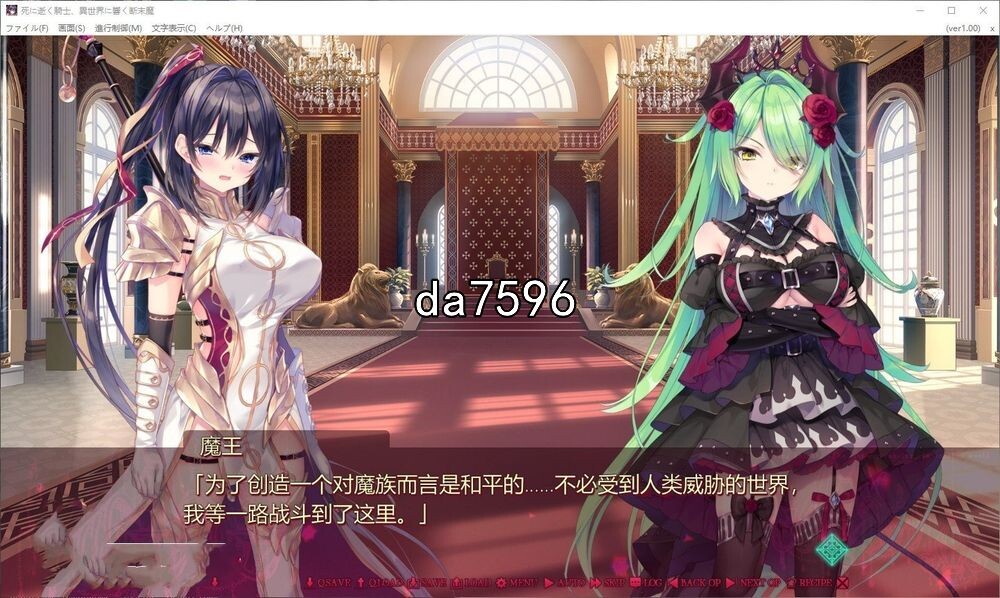Turn on AUTO text advance

(x=566, y=582)
